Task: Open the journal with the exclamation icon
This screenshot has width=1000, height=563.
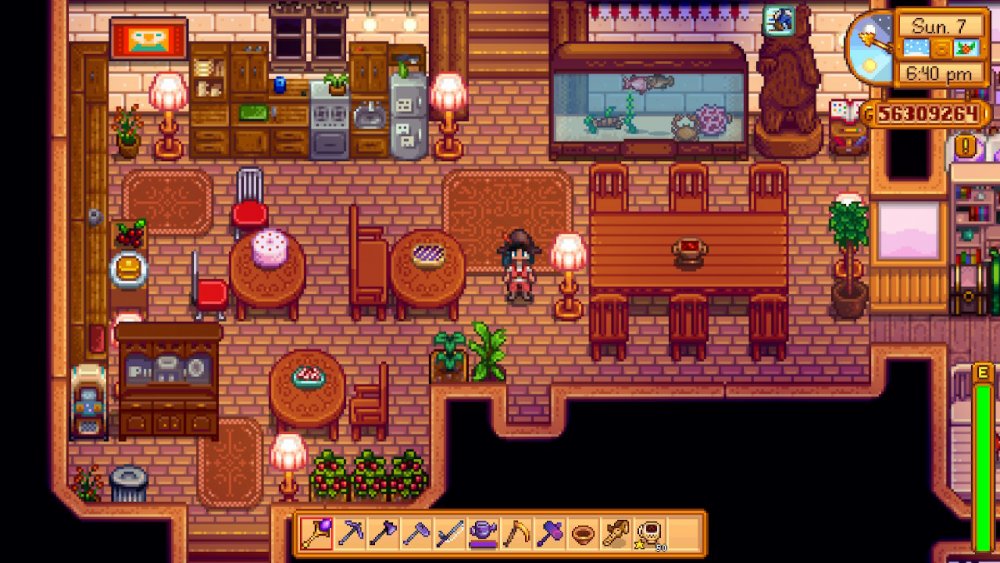Action: (x=965, y=146)
